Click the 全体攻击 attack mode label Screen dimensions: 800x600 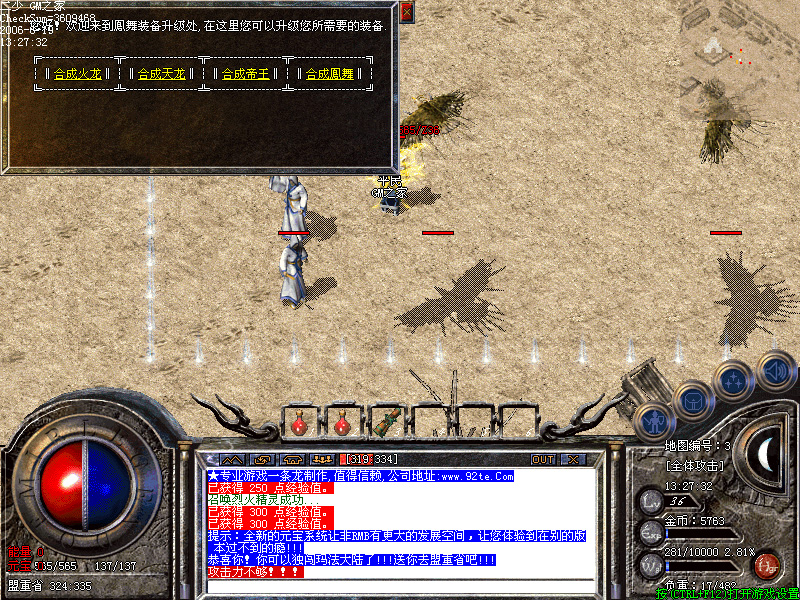pyautogui.click(x=693, y=467)
